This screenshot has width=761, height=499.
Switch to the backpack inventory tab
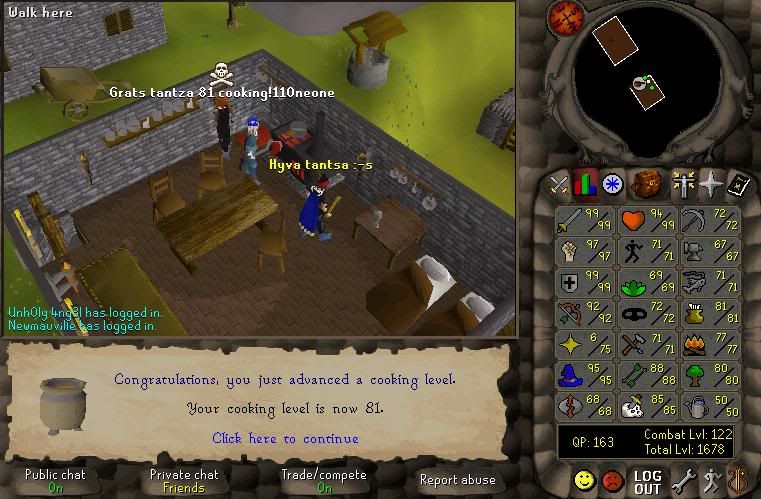click(x=645, y=184)
